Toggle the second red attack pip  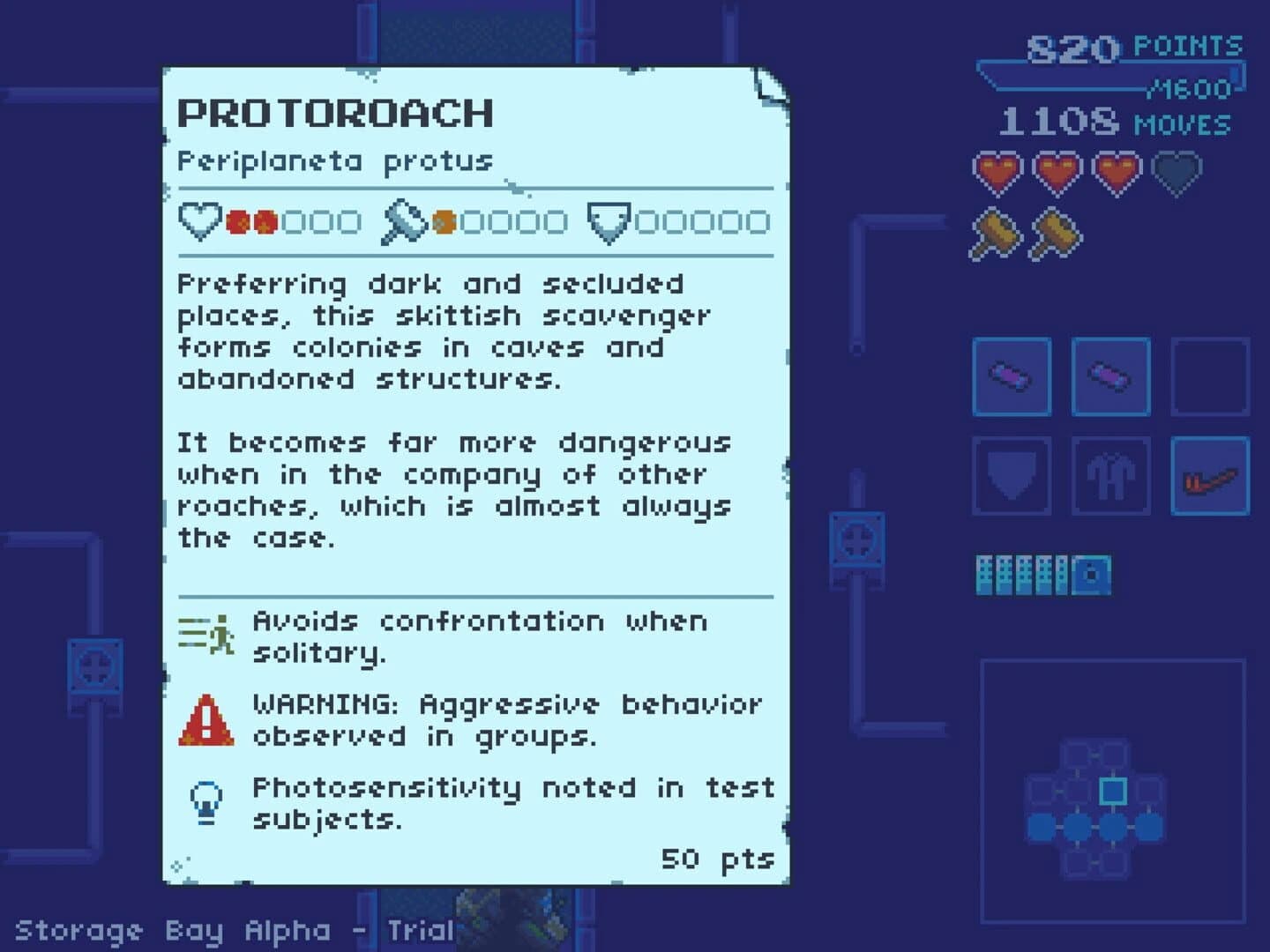(x=264, y=220)
